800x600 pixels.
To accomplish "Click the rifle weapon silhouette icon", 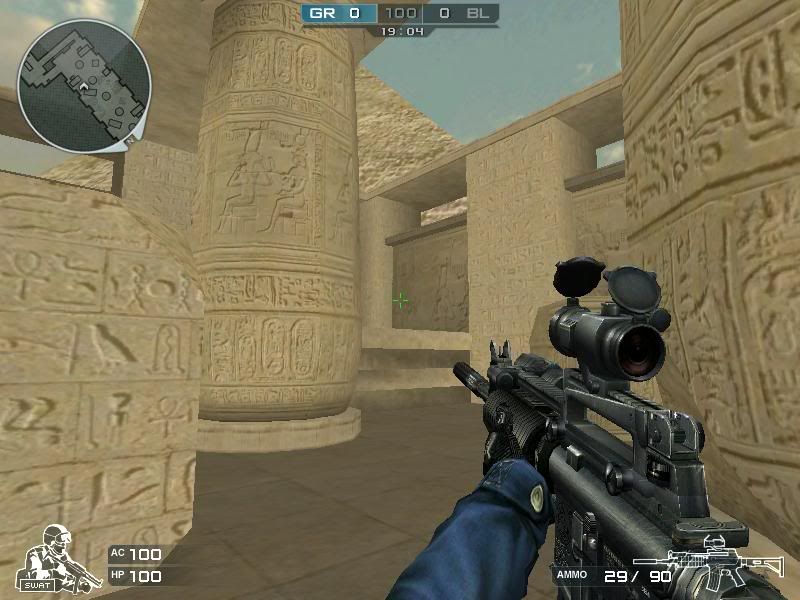I will [x=708, y=564].
